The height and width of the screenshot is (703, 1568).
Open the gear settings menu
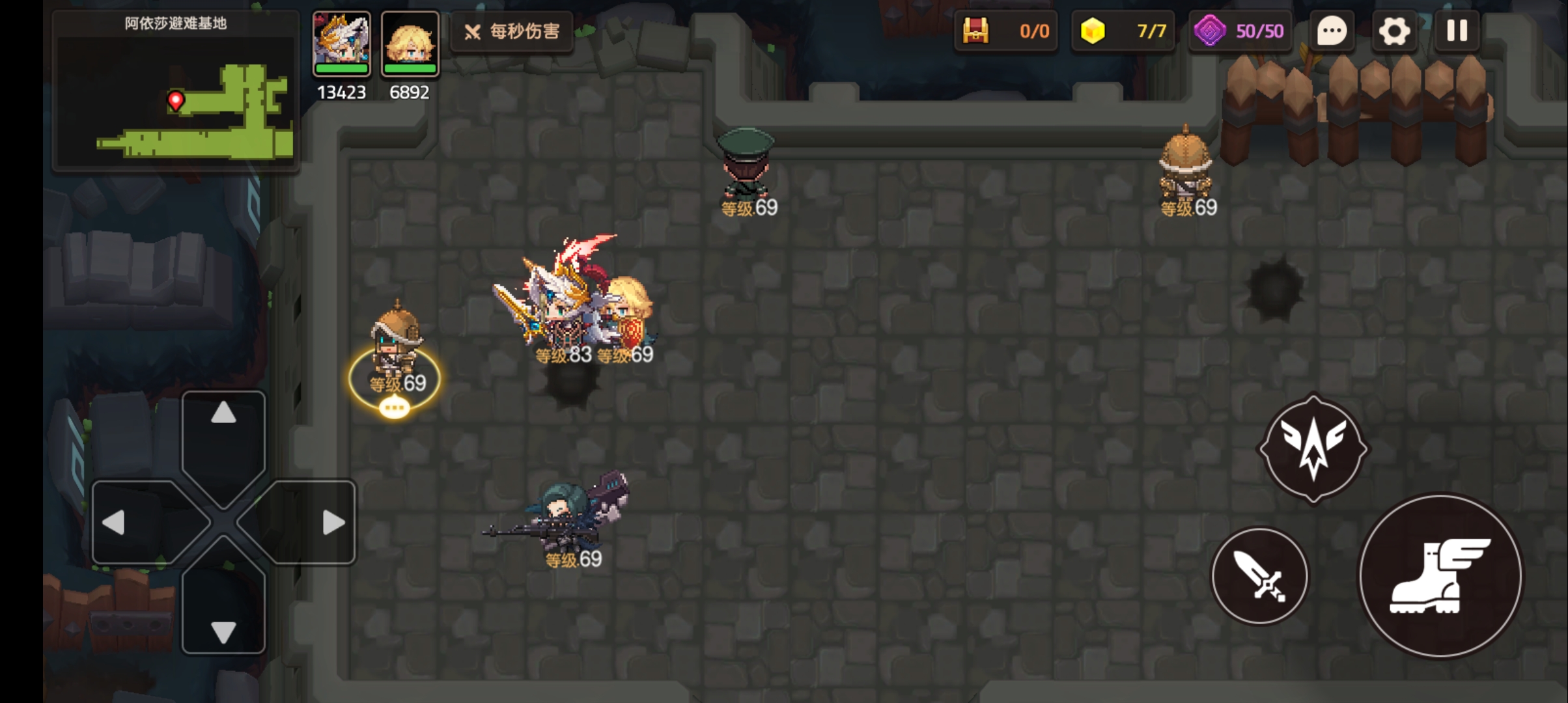pos(1394,31)
